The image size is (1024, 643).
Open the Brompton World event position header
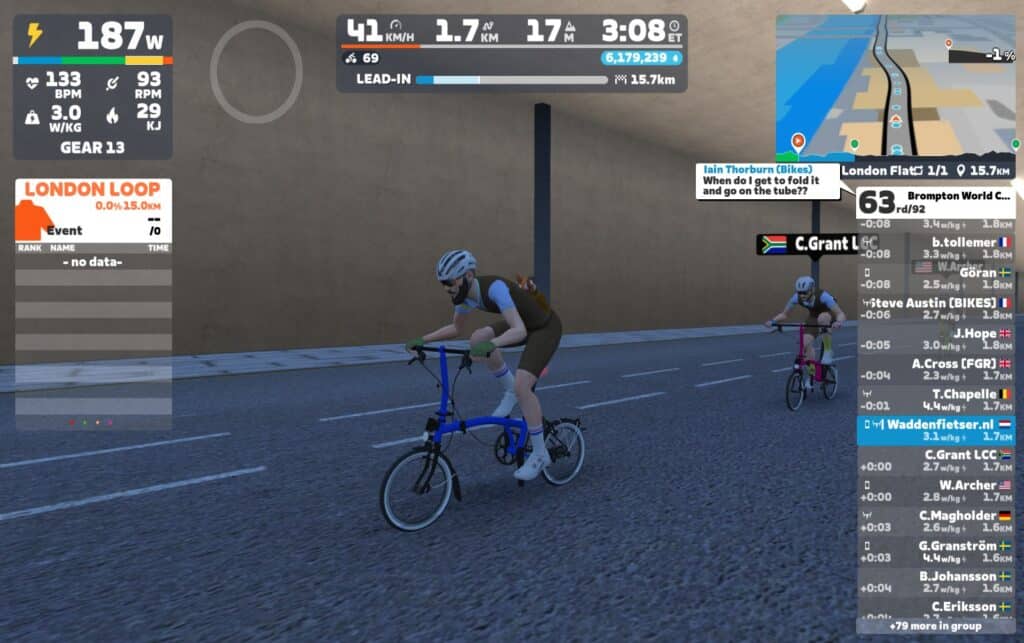click(x=936, y=202)
